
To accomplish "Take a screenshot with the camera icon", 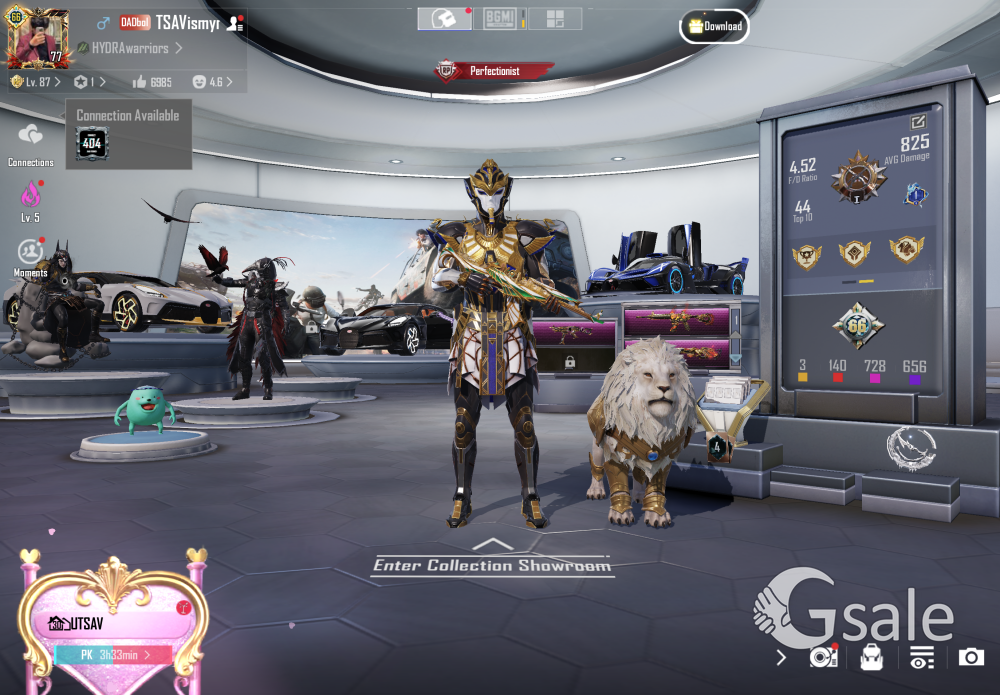I will tap(971, 657).
